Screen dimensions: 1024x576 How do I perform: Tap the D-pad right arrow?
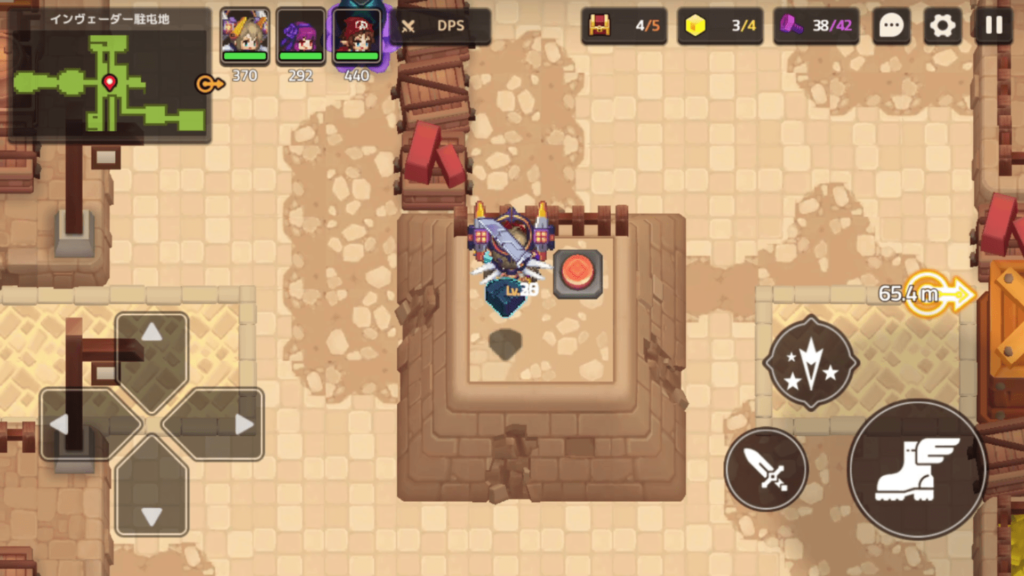[x=230, y=424]
